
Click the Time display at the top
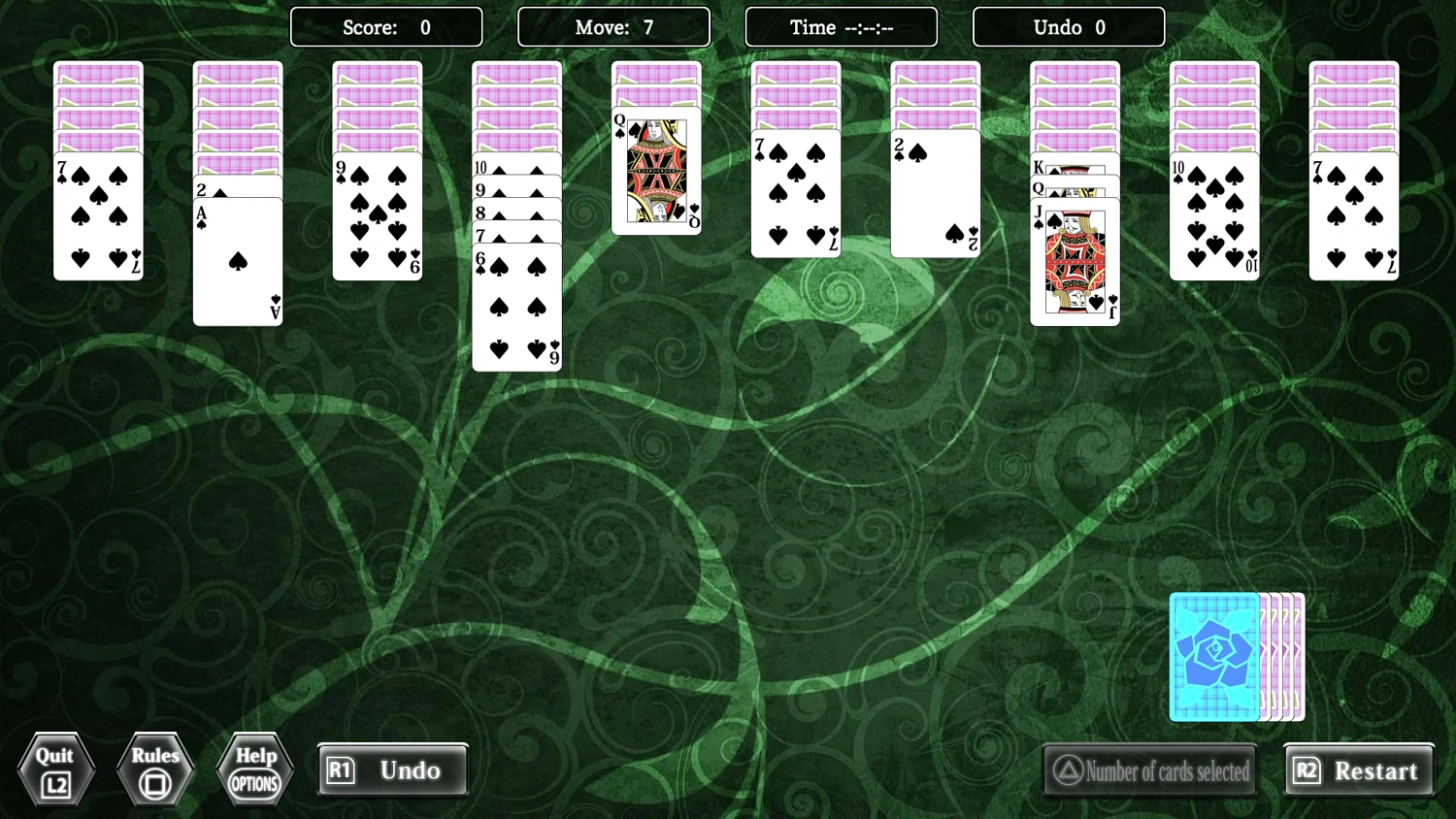click(x=841, y=27)
